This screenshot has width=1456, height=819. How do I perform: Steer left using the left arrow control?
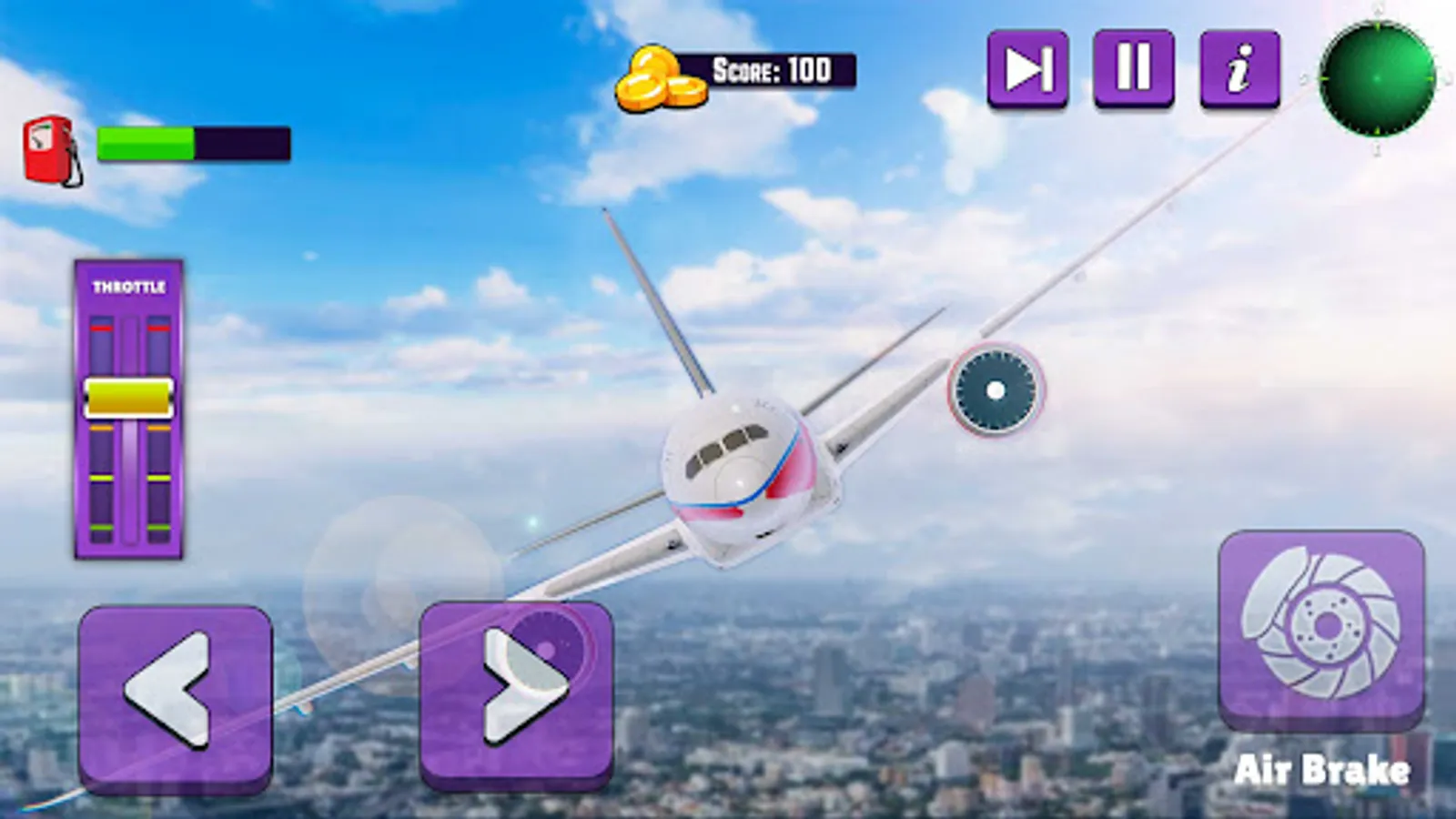178,694
